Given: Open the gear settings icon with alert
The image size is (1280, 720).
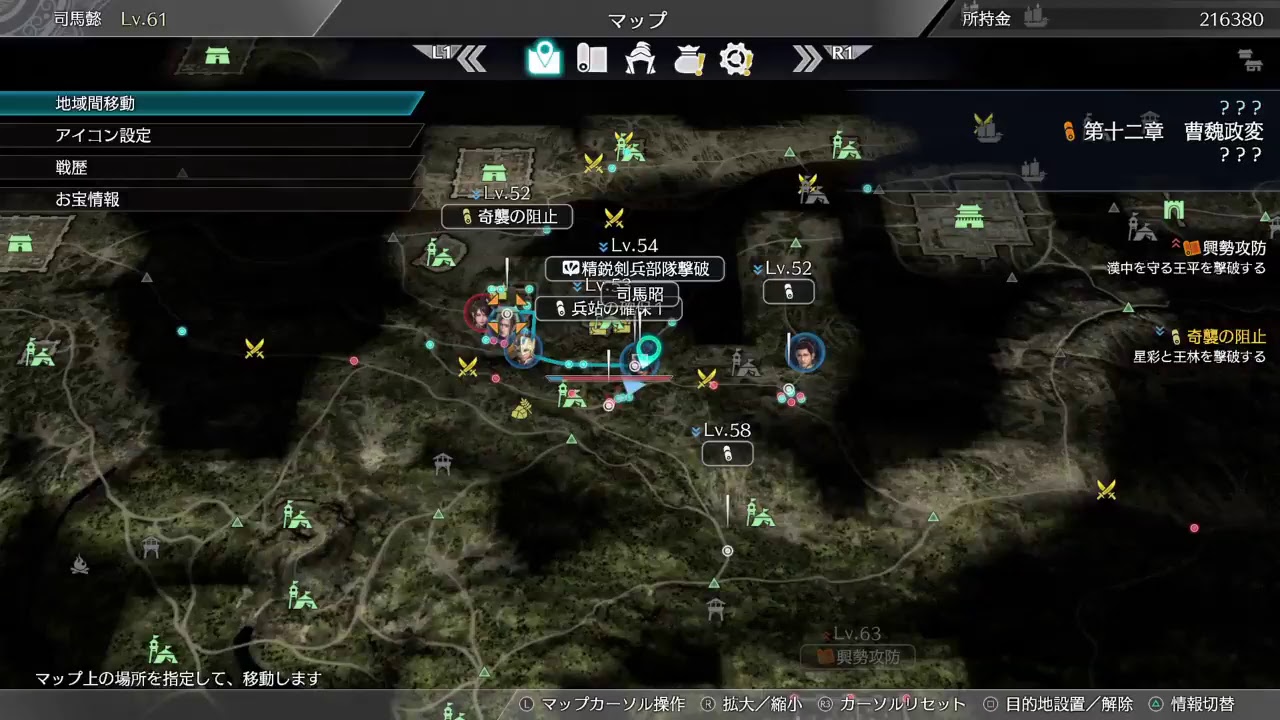Looking at the screenshot, I should click(x=737, y=59).
